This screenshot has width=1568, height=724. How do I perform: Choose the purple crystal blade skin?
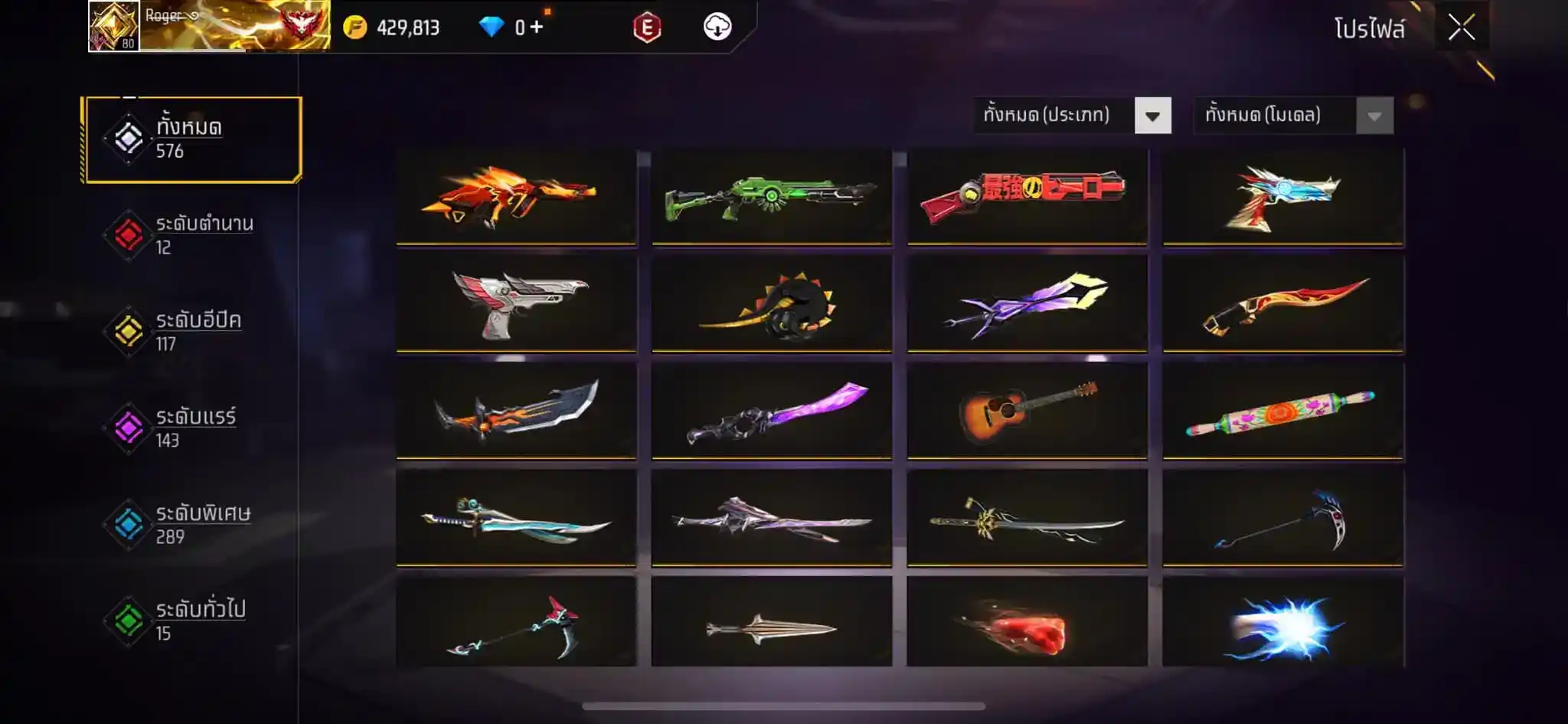click(x=772, y=411)
